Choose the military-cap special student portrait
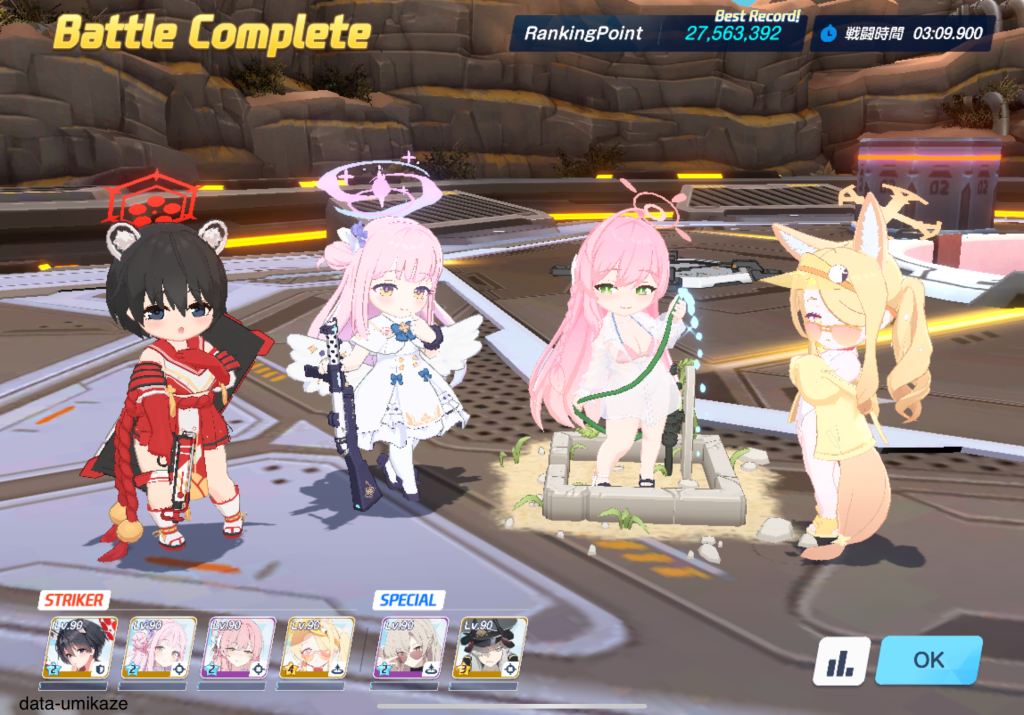Image resolution: width=1024 pixels, height=715 pixels. pos(490,647)
